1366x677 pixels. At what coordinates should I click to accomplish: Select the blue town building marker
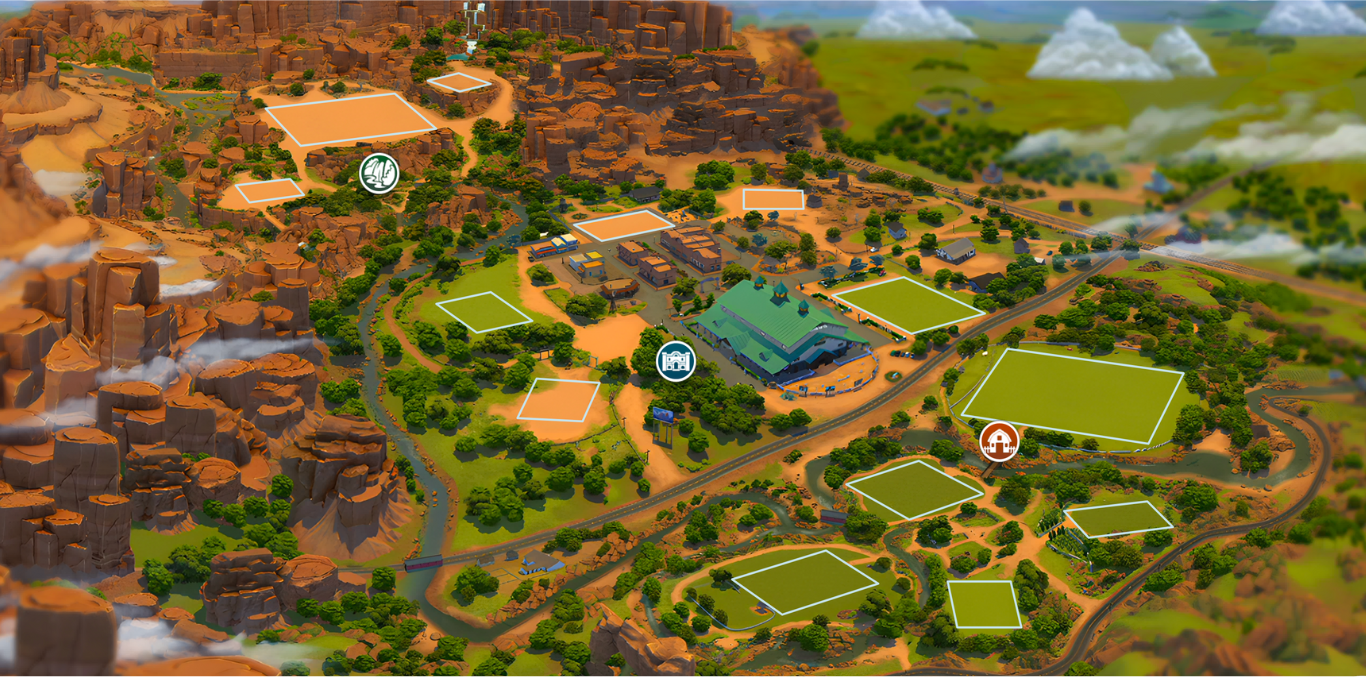[676, 361]
